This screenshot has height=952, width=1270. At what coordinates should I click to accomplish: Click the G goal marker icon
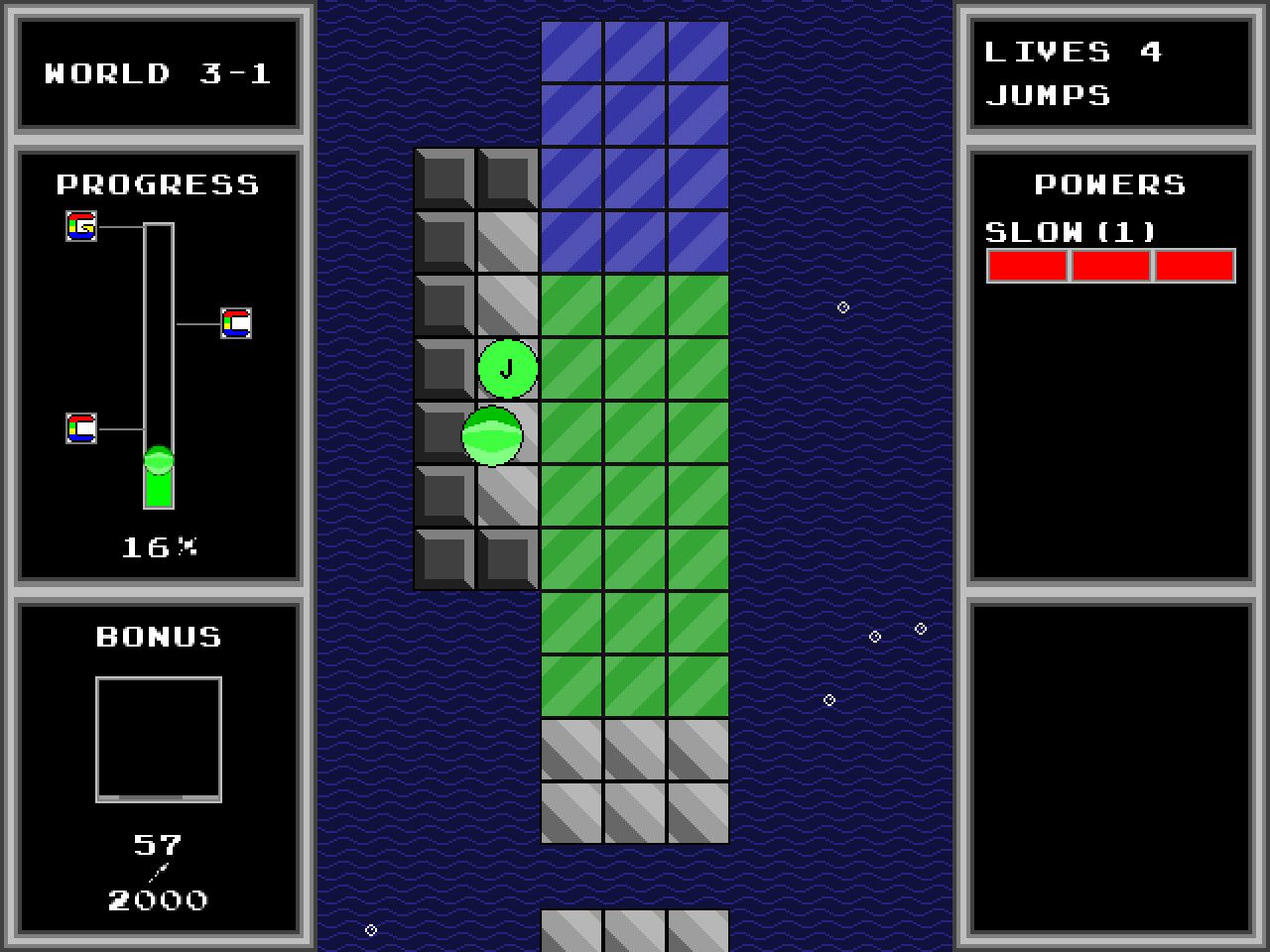[81, 226]
